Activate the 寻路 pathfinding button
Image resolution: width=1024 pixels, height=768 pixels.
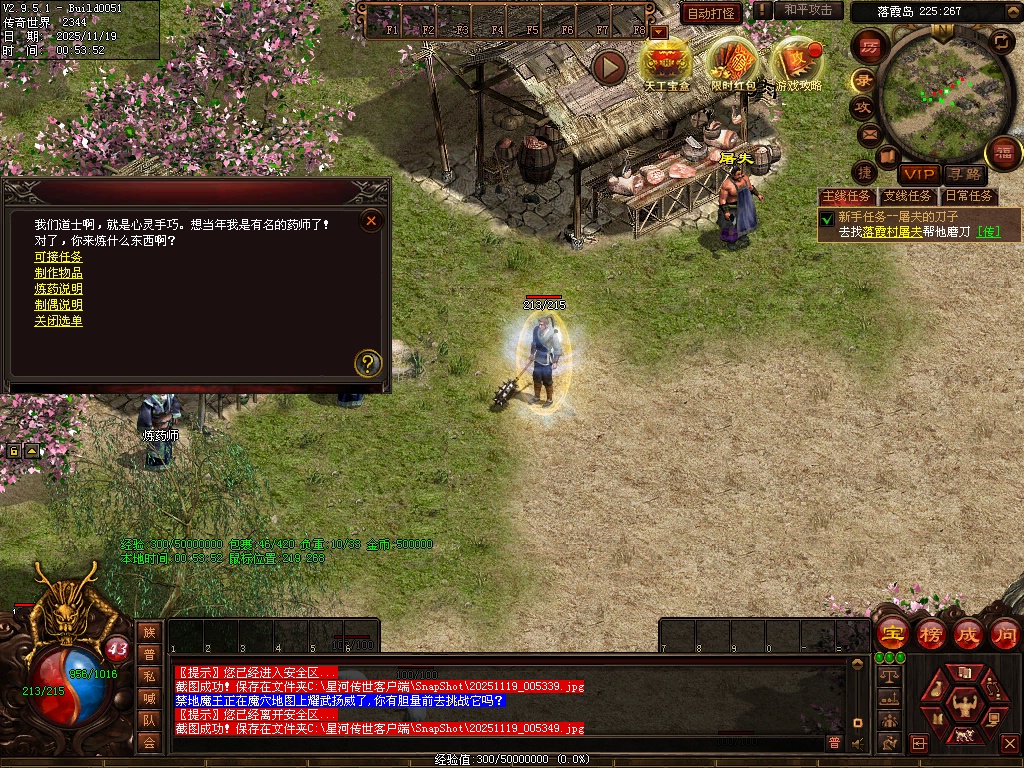click(963, 175)
